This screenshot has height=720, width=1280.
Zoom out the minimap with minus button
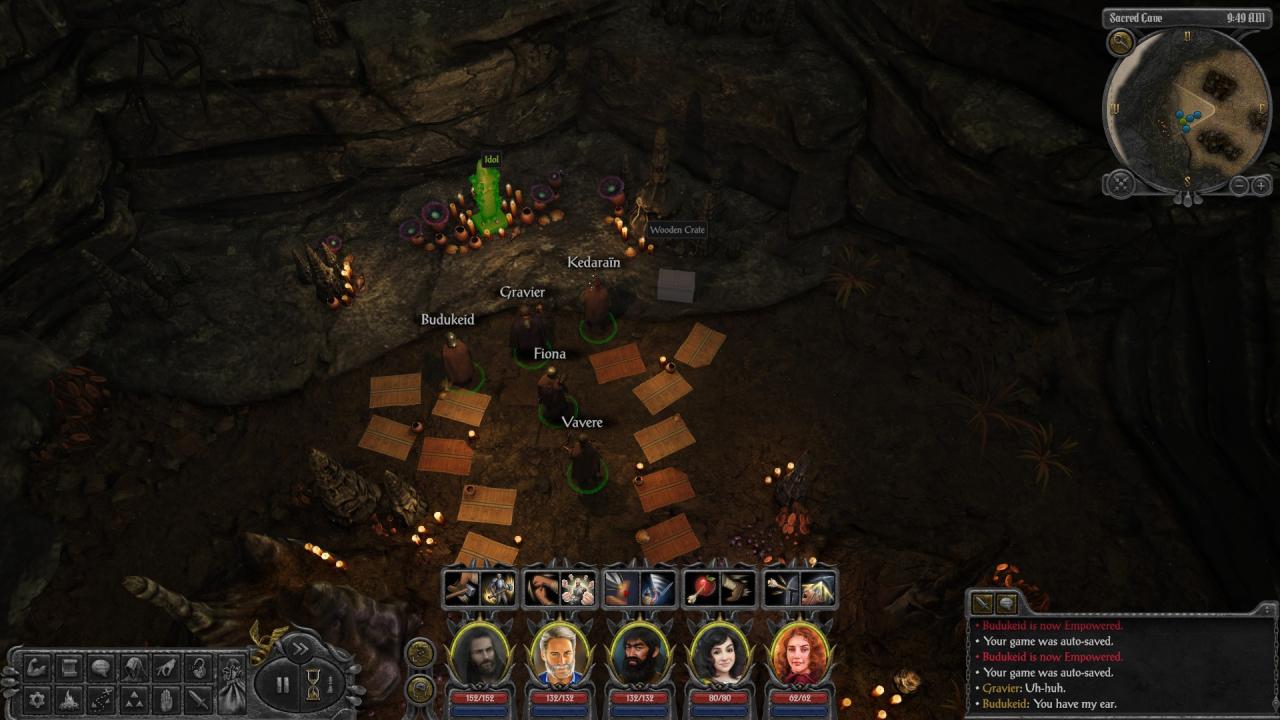click(x=1239, y=185)
